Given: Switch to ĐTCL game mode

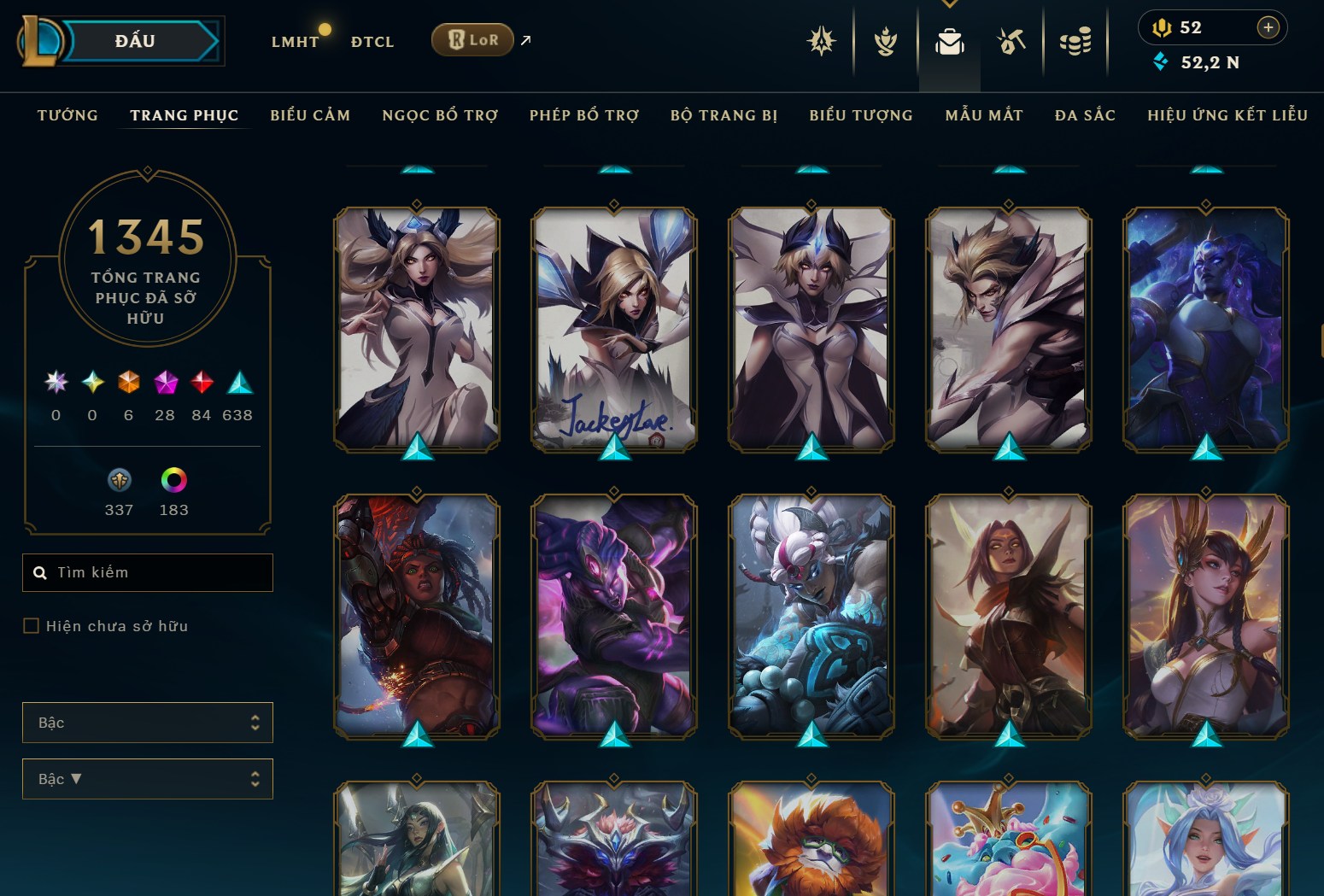Looking at the screenshot, I should (372, 41).
